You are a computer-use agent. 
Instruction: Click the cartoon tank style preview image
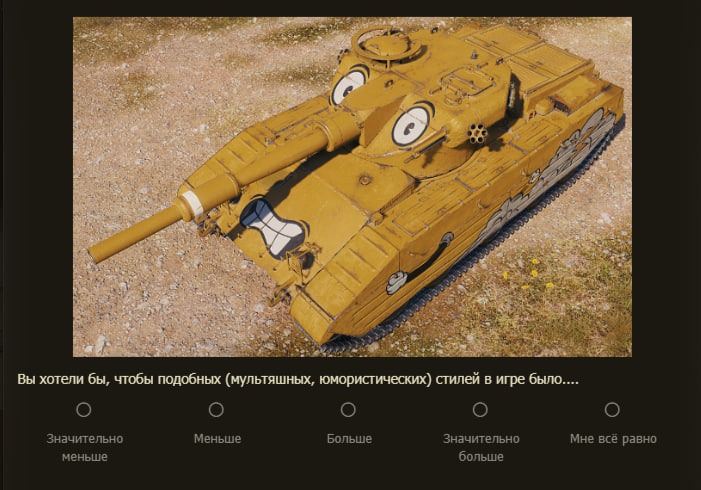[352, 186]
